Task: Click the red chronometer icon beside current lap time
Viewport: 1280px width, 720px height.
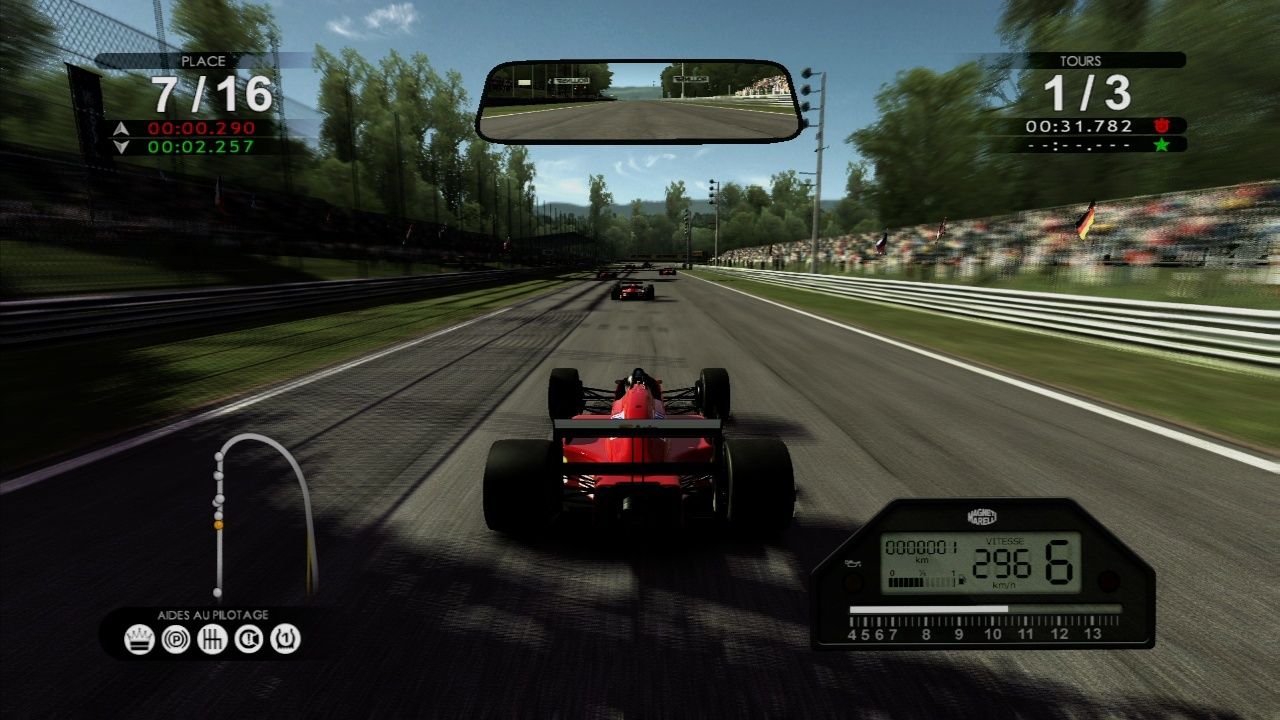Action: pos(1161,126)
